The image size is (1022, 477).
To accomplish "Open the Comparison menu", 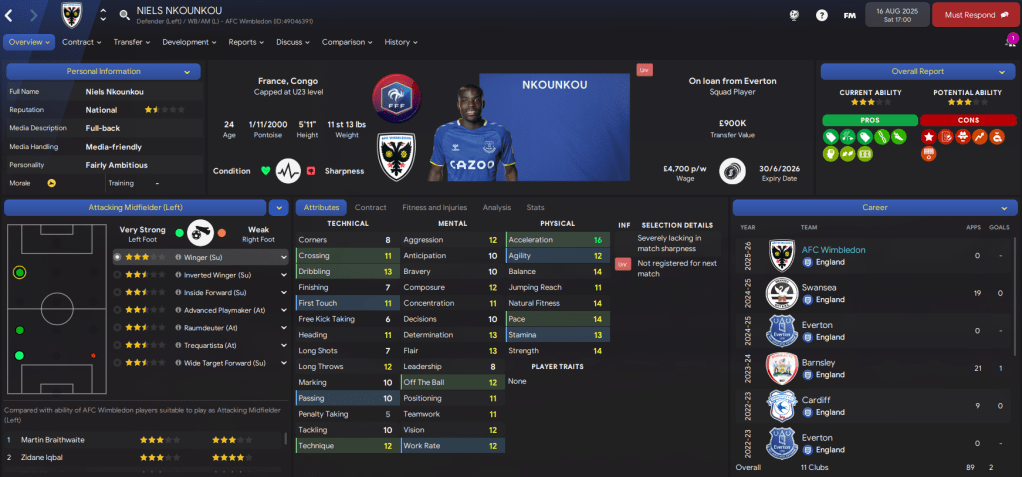I will [347, 42].
